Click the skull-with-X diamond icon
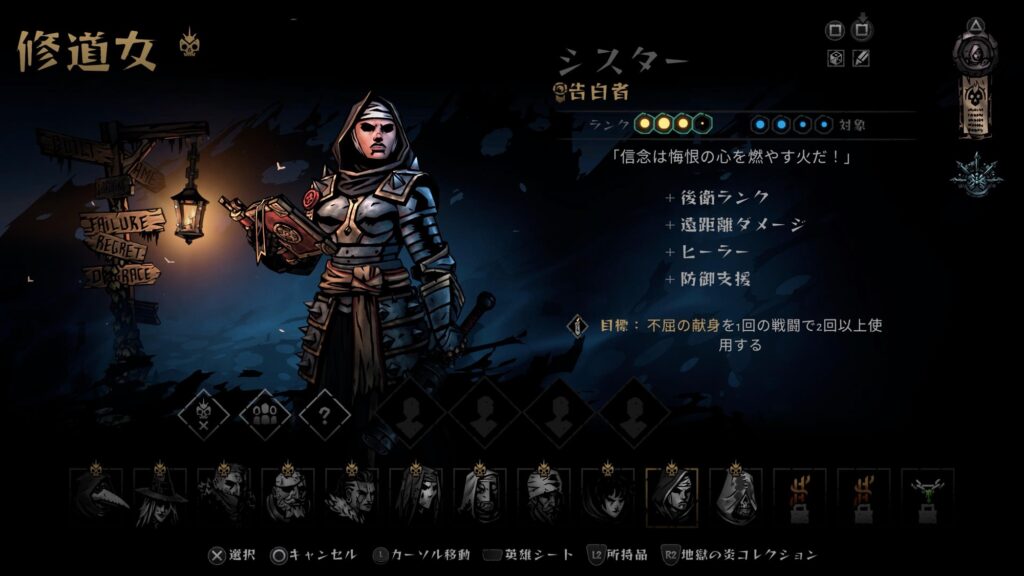Screen dimensions: 1024x576 tap(204, 413)
